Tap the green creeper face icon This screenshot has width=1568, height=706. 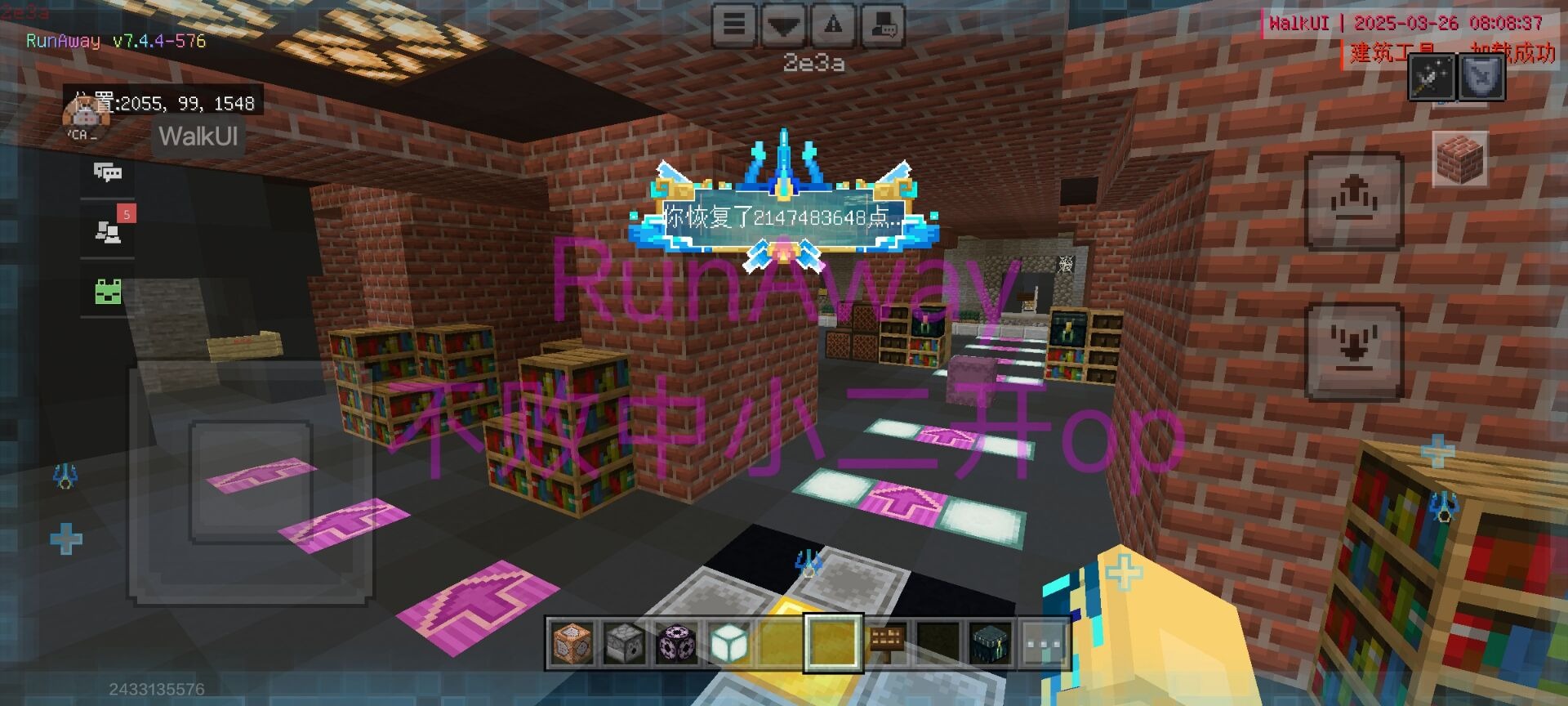[108, 292]
